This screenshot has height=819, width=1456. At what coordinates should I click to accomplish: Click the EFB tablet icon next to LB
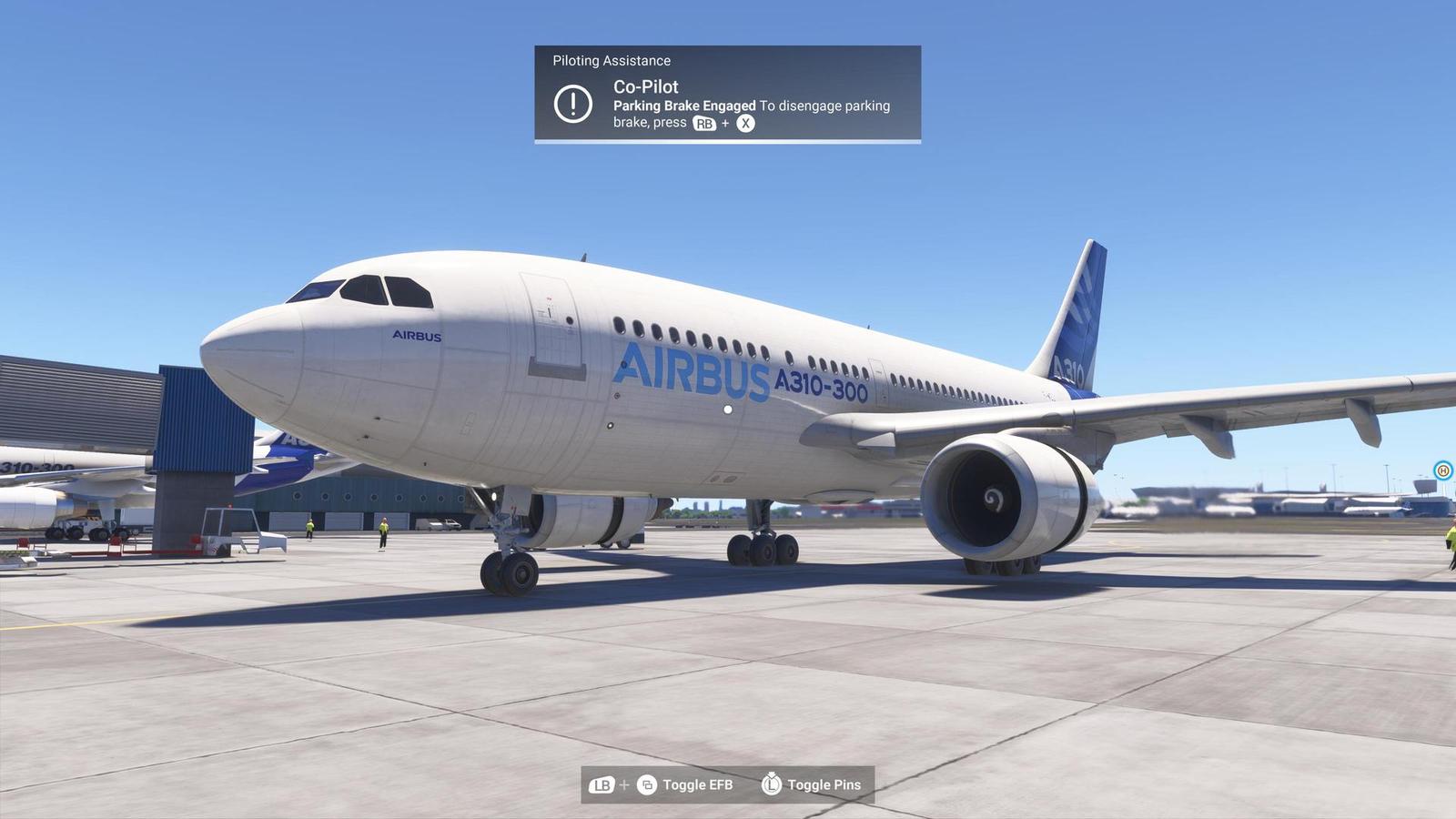(x=647, y=784)
